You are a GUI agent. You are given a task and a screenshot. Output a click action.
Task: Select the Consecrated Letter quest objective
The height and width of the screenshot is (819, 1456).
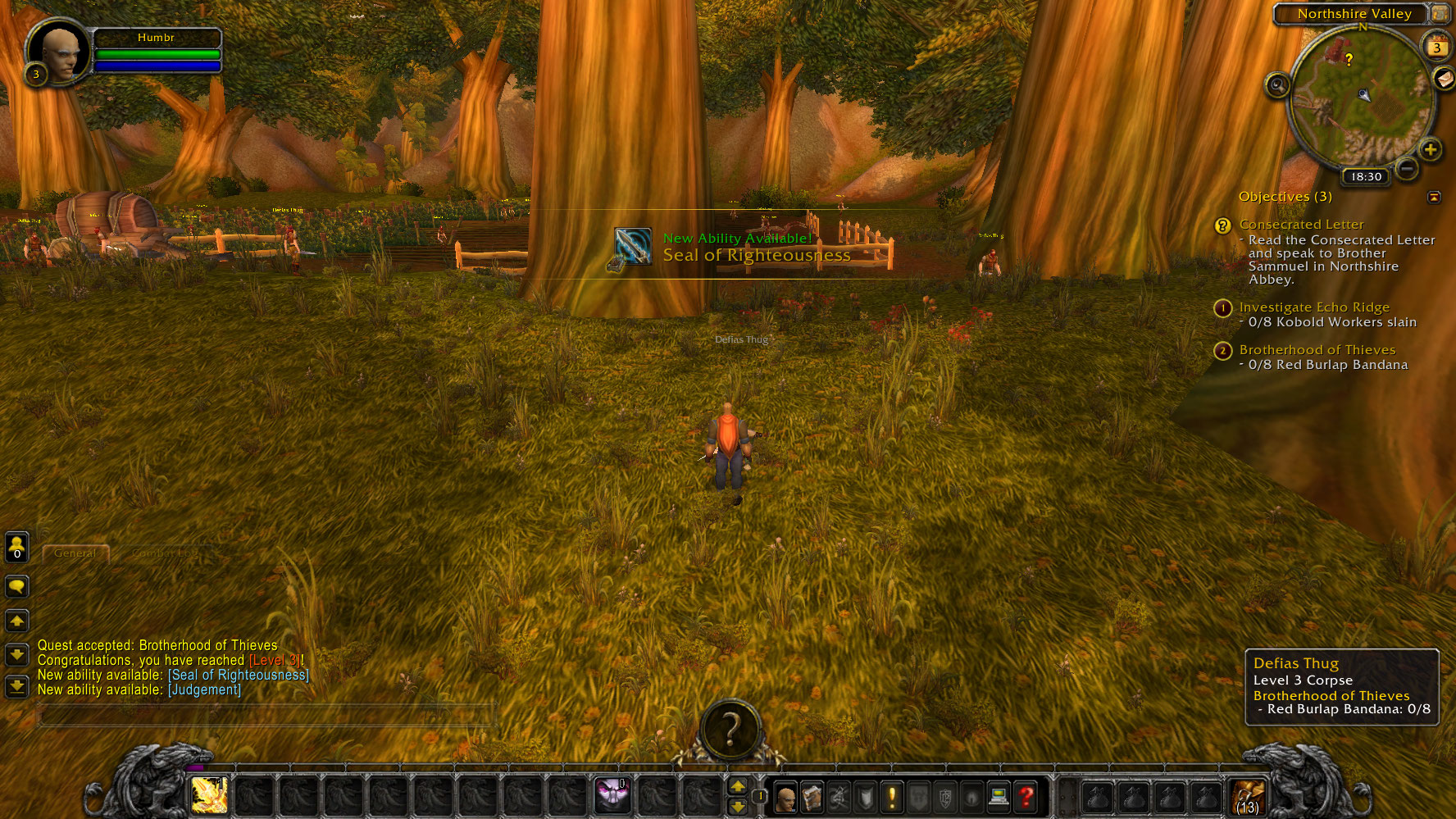[1301, 225]
